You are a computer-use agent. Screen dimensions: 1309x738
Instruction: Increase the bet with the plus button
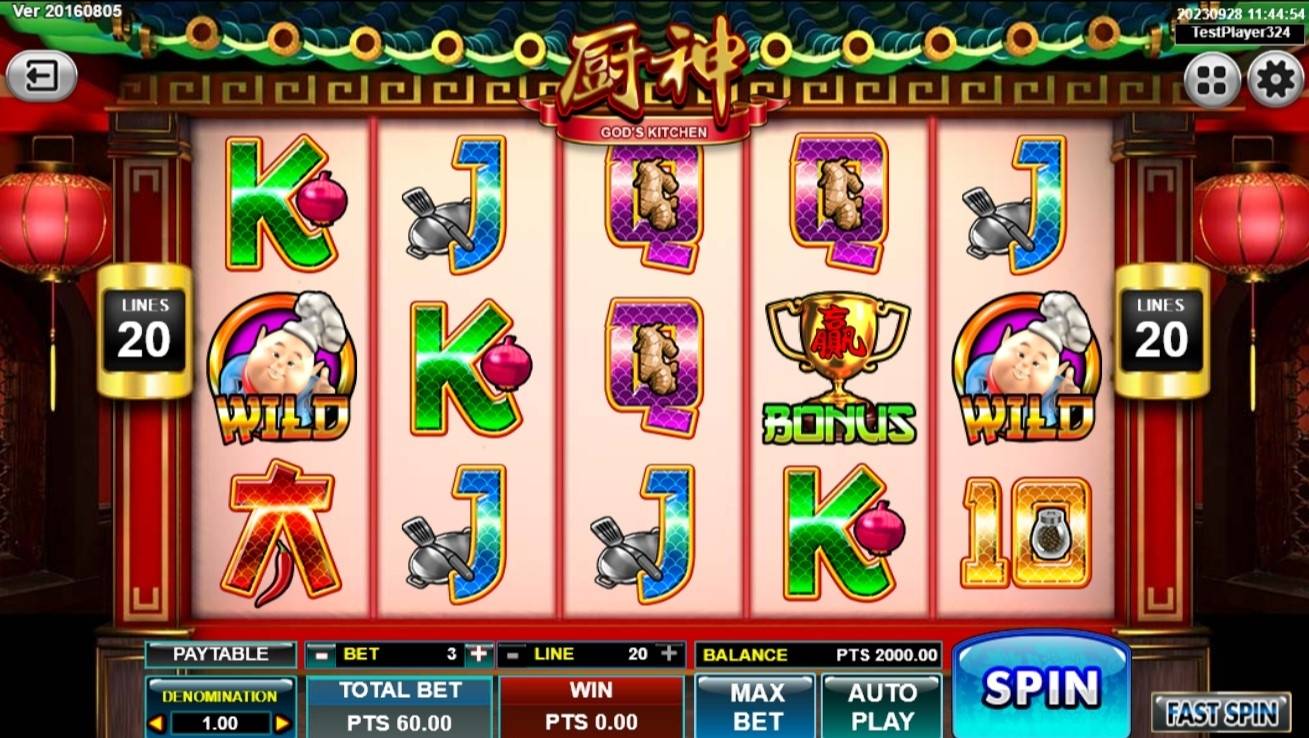tap(479, 654)
